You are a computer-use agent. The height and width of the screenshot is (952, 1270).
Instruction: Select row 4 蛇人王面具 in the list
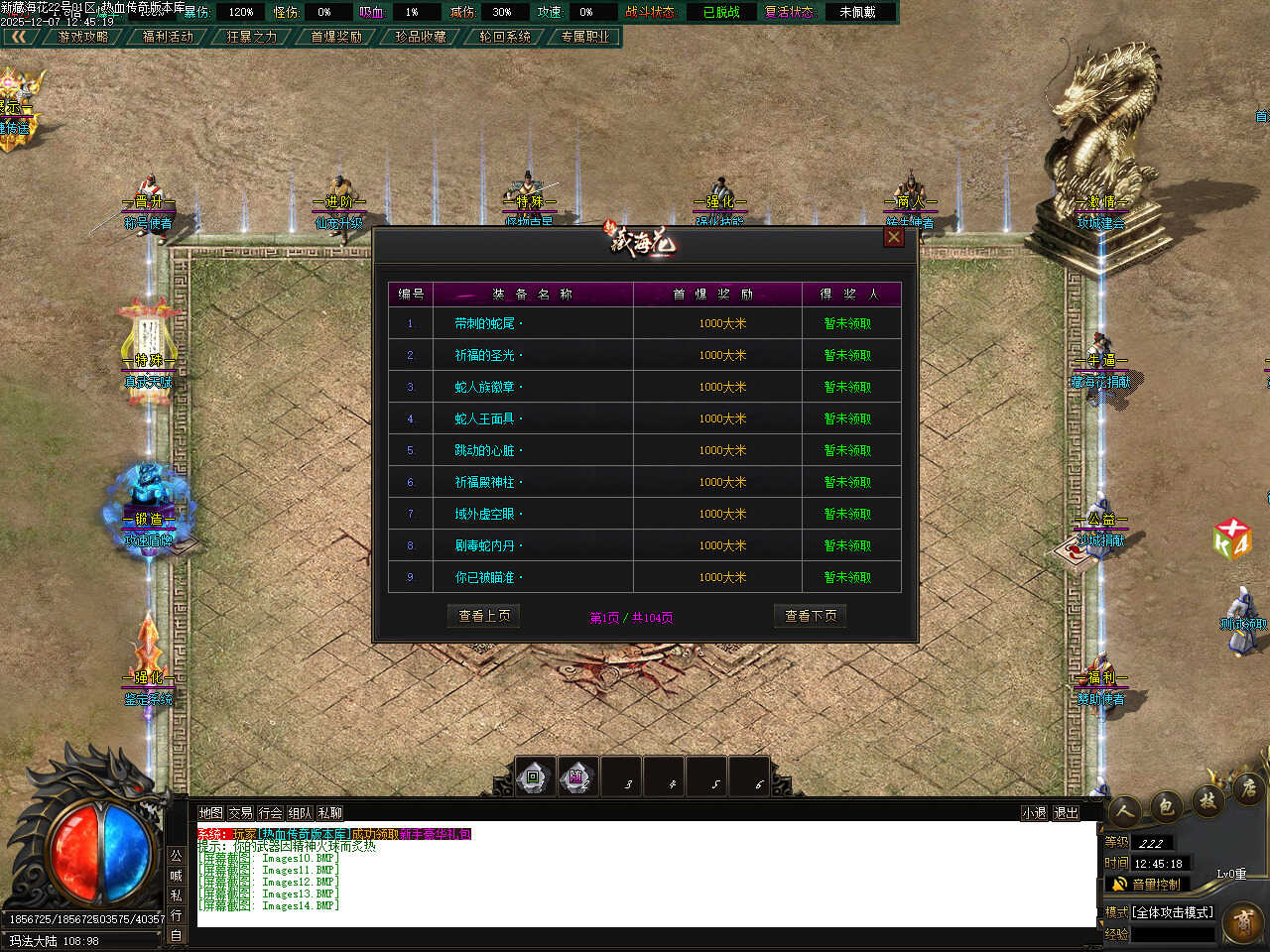pyautogui.click(x=487, y=418)
